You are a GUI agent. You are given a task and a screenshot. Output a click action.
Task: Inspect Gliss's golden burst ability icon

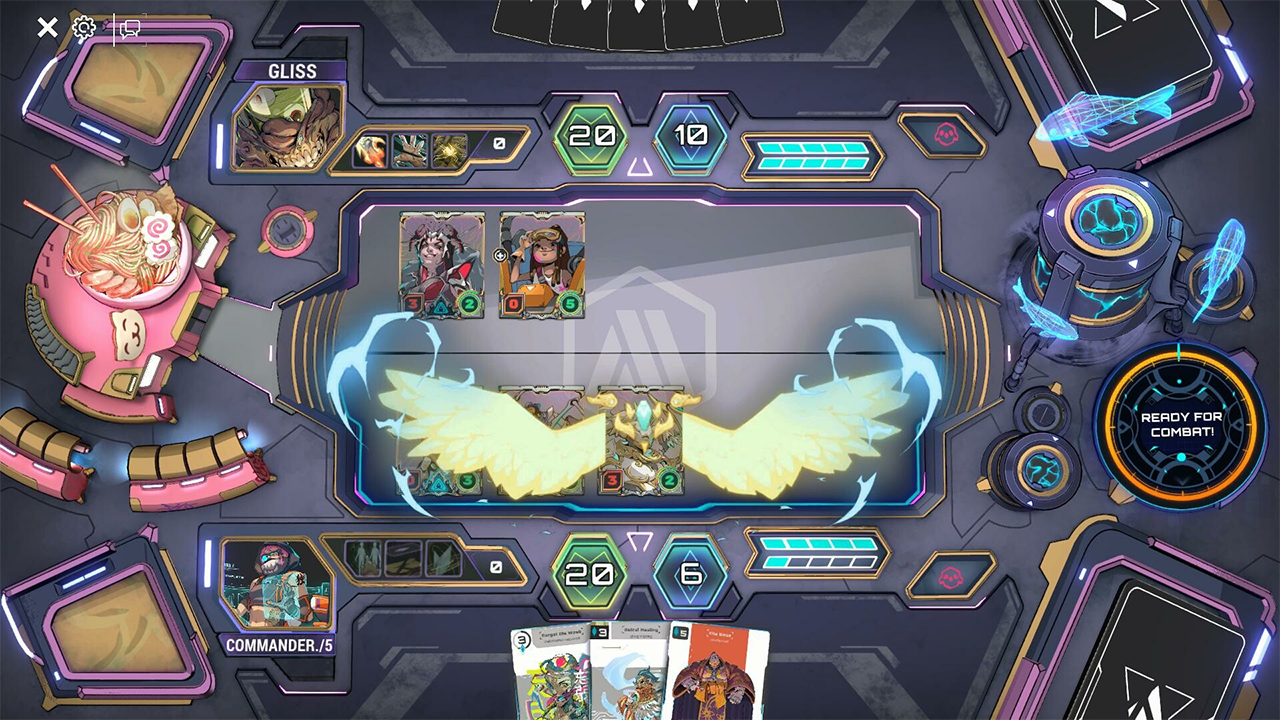click(x=449, y=150)
